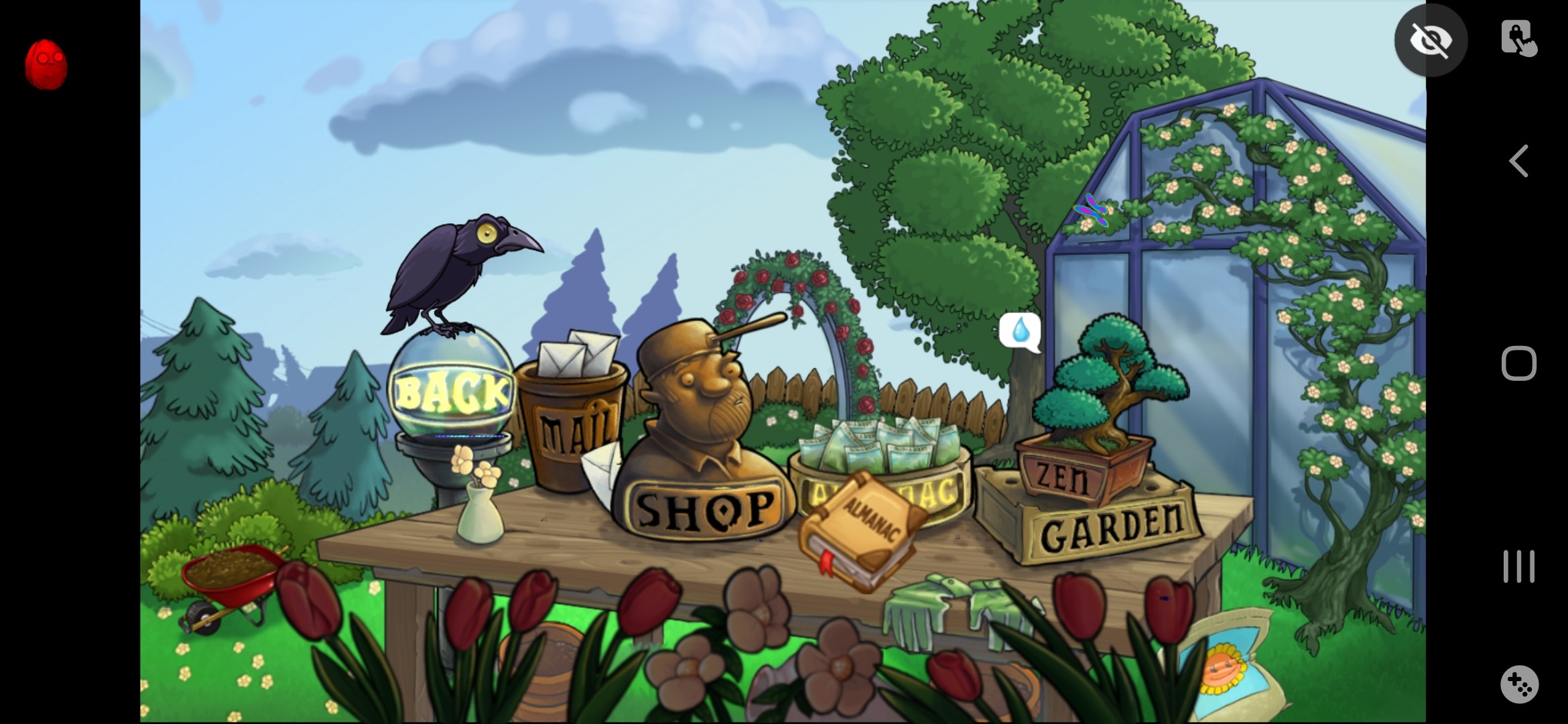The width and height of the screenshot is (1568, 724).
Task: Check the Mail bucket
Action: (575, 422)
